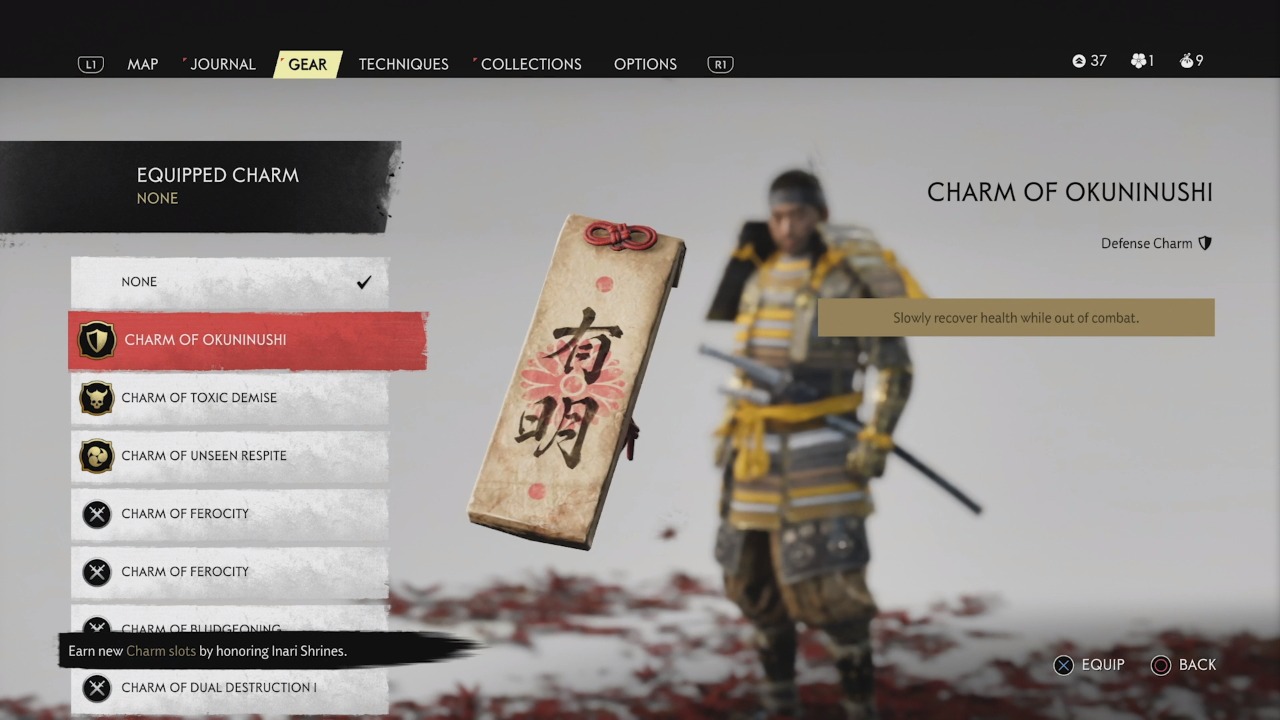Click the highlighted Charm slots text link
Screen dimensions: 1280x720
tap(161, 650)
